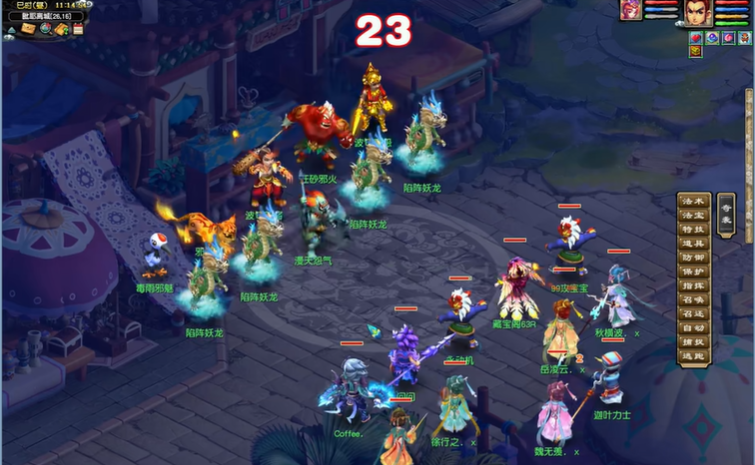Choose the 防御 defend command
This screenshot has width=755, height=465.
[x=694, y=257]
